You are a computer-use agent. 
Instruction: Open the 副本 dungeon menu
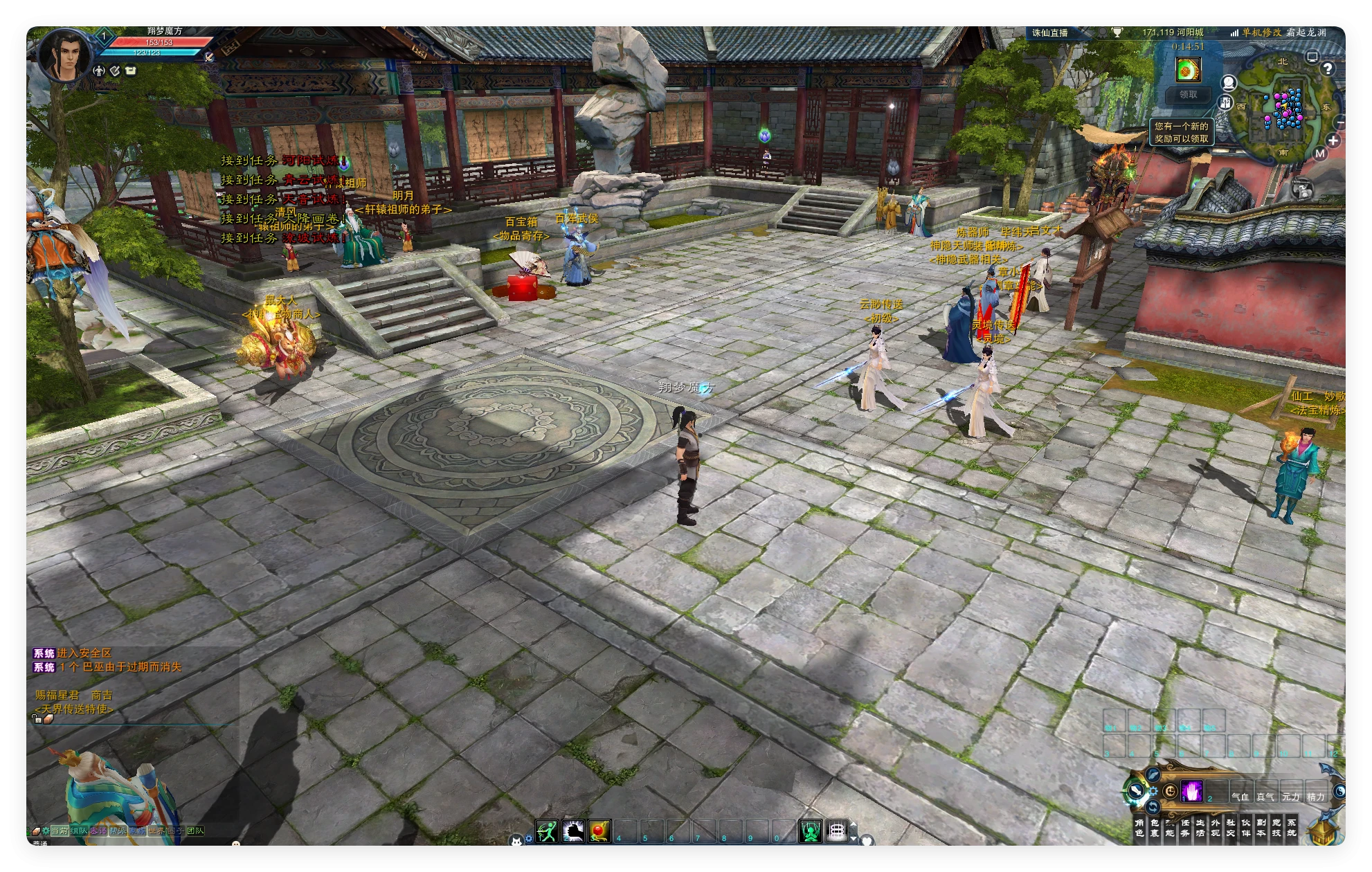(x=1261, y=828)
